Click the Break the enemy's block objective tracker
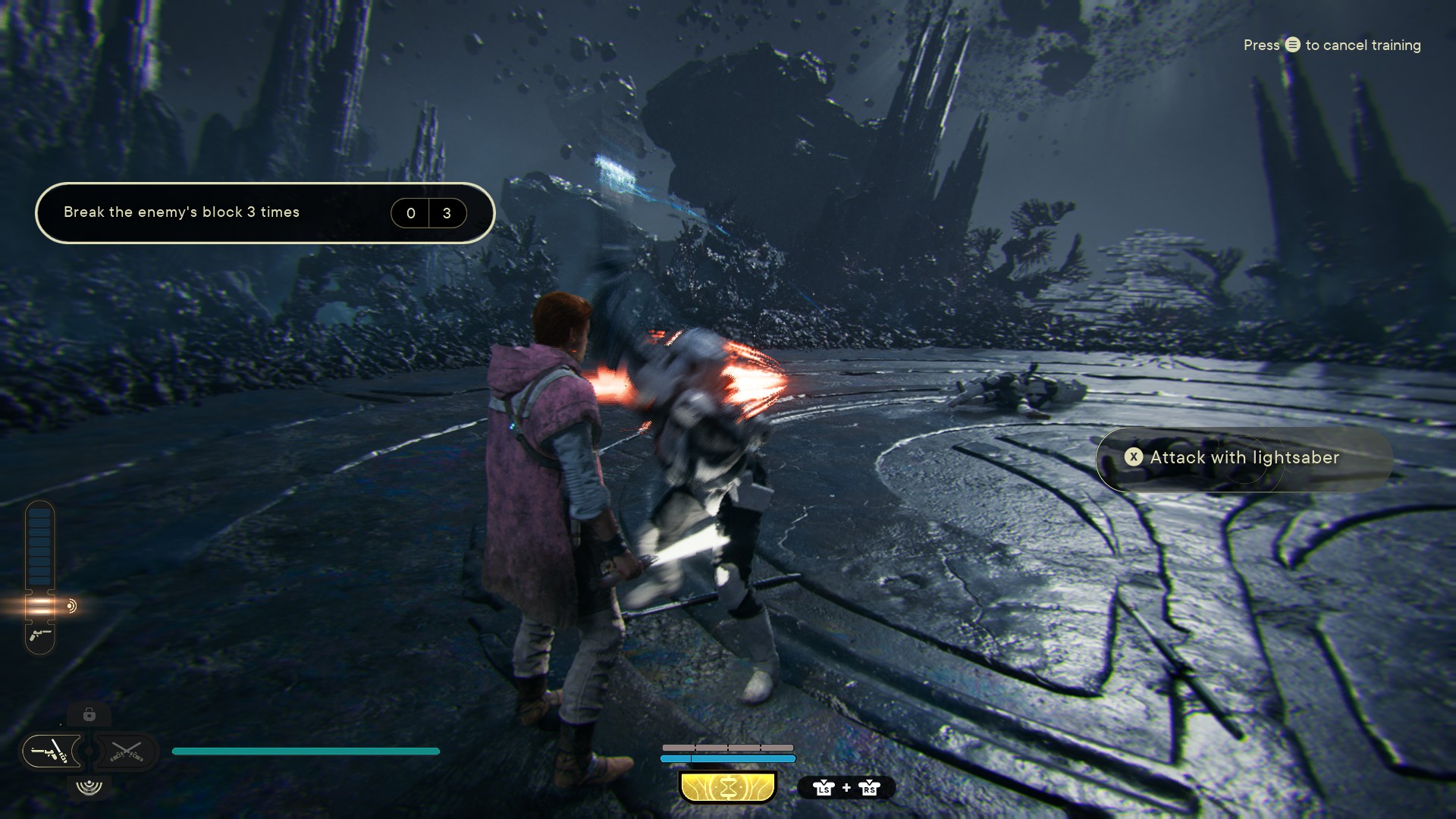This screenshot has height=819, width=1456. click(265, 213)
